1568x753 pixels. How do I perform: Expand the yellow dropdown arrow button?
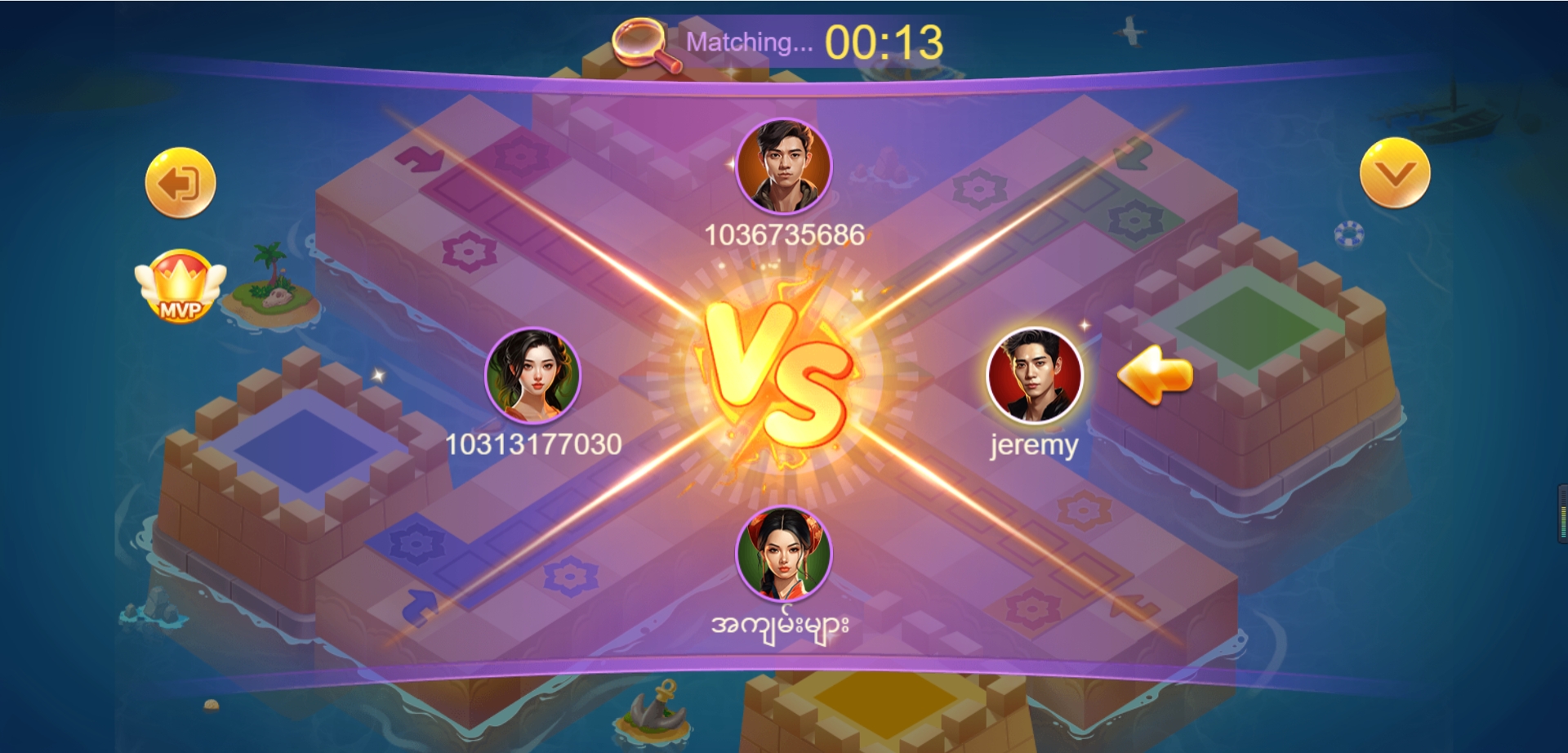1394,173
